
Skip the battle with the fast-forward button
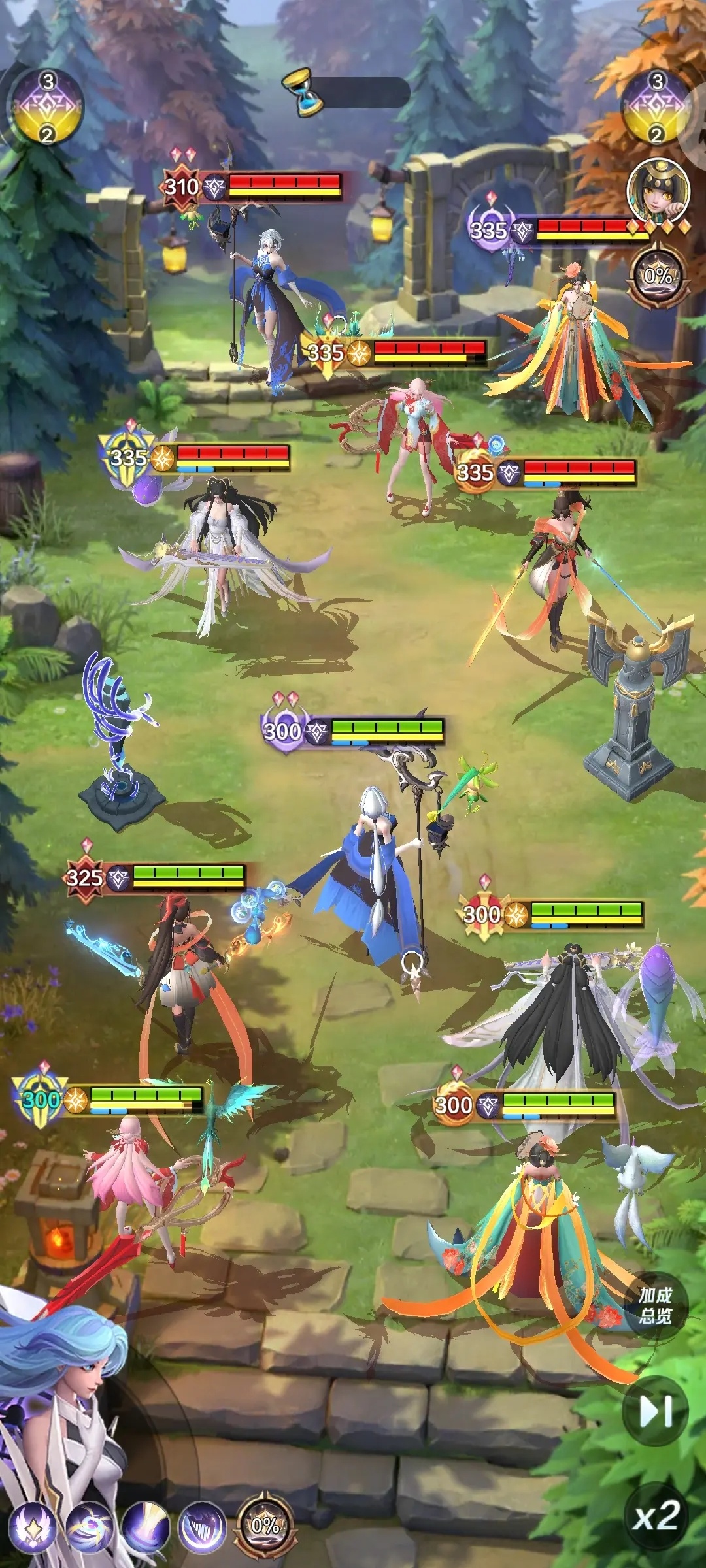click(656, 1413)
